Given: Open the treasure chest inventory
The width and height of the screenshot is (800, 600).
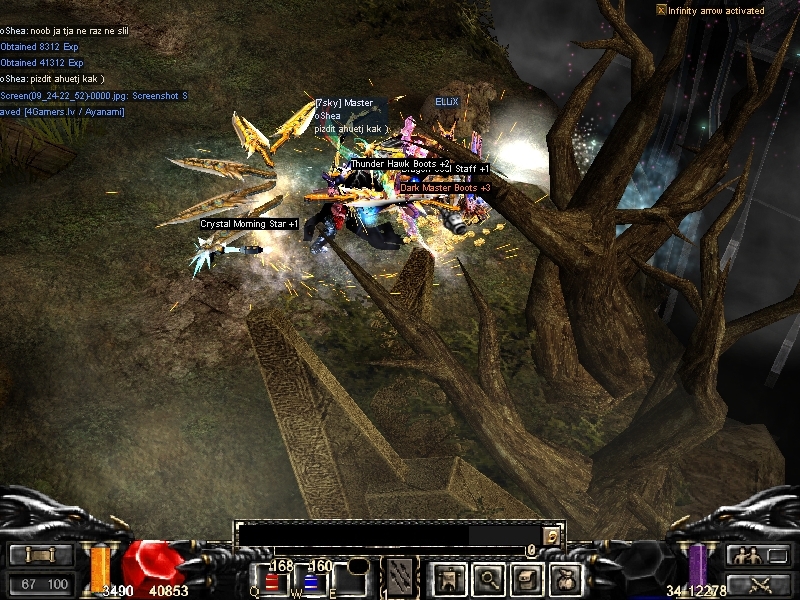Looking at the screenshot, I should click(528, 578).
